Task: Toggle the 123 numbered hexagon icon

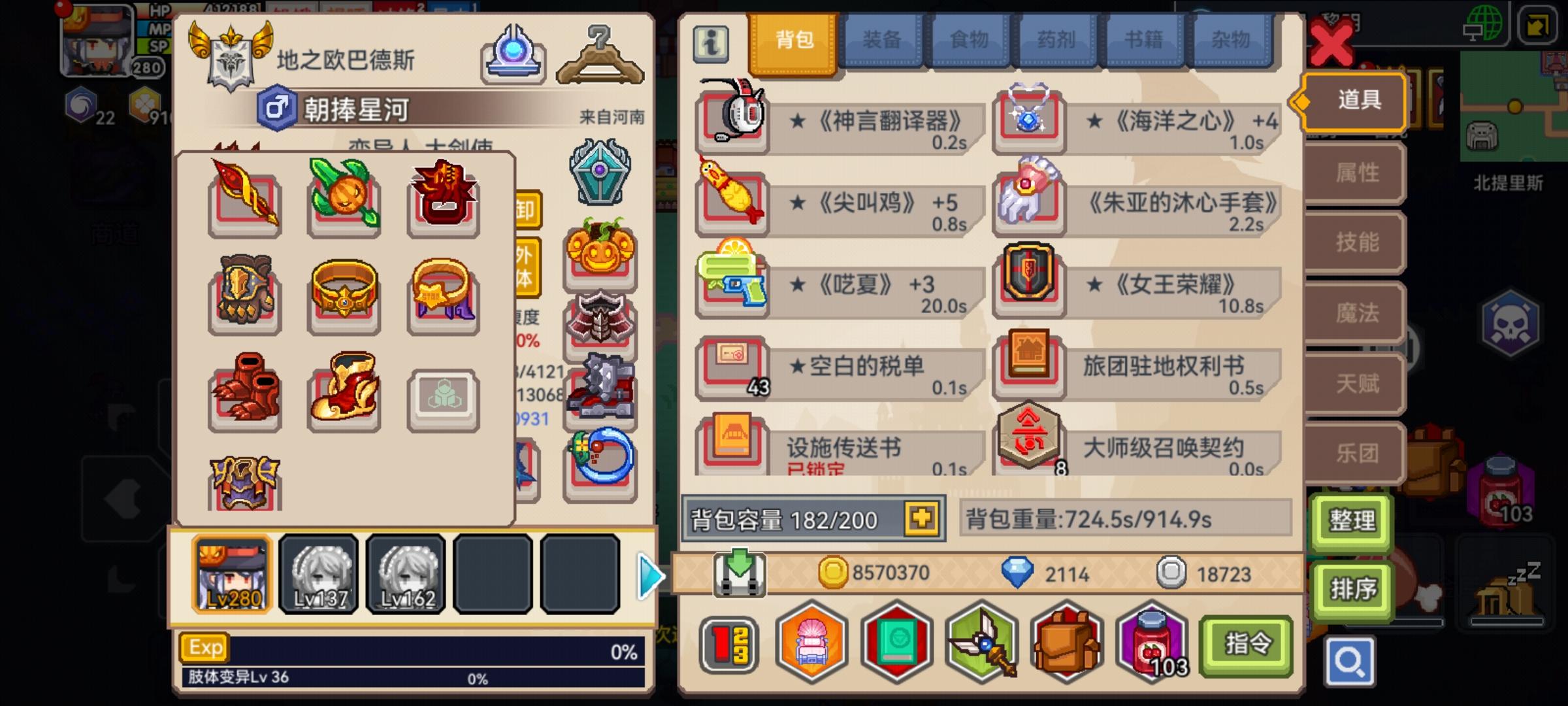Action: pos(727,644)
